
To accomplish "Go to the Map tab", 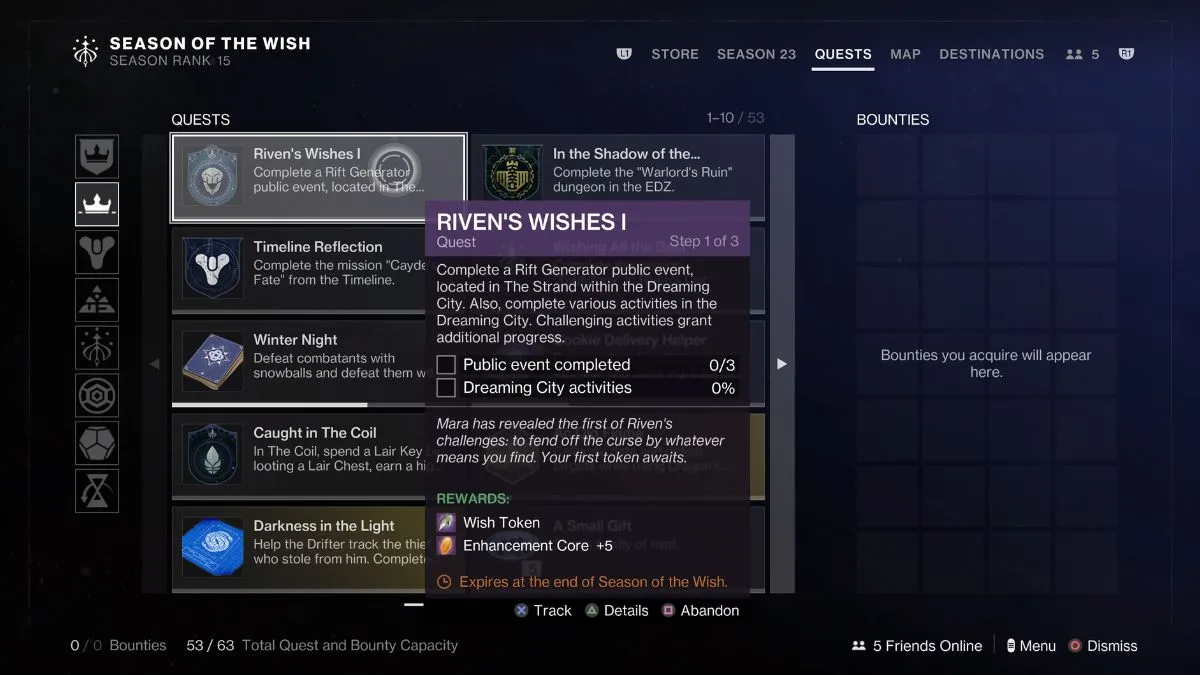I will tap(905, 54).
